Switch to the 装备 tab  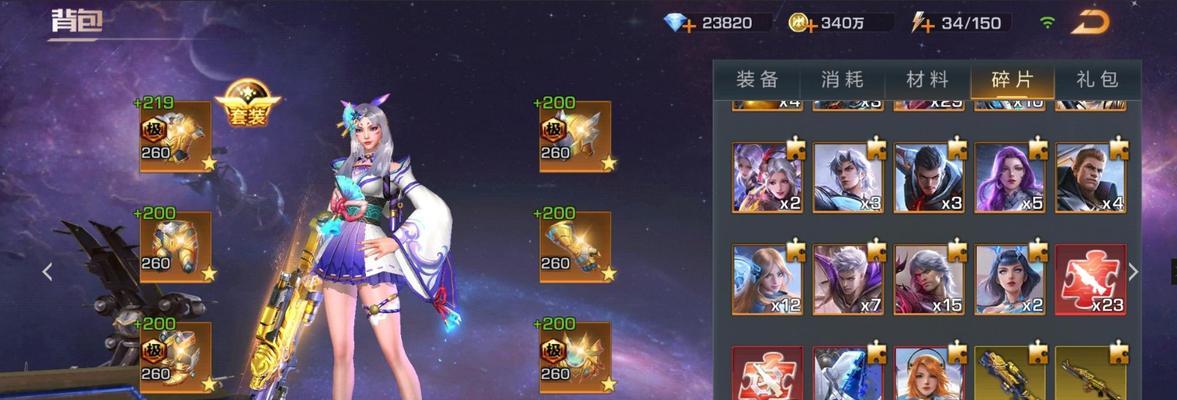757,80
